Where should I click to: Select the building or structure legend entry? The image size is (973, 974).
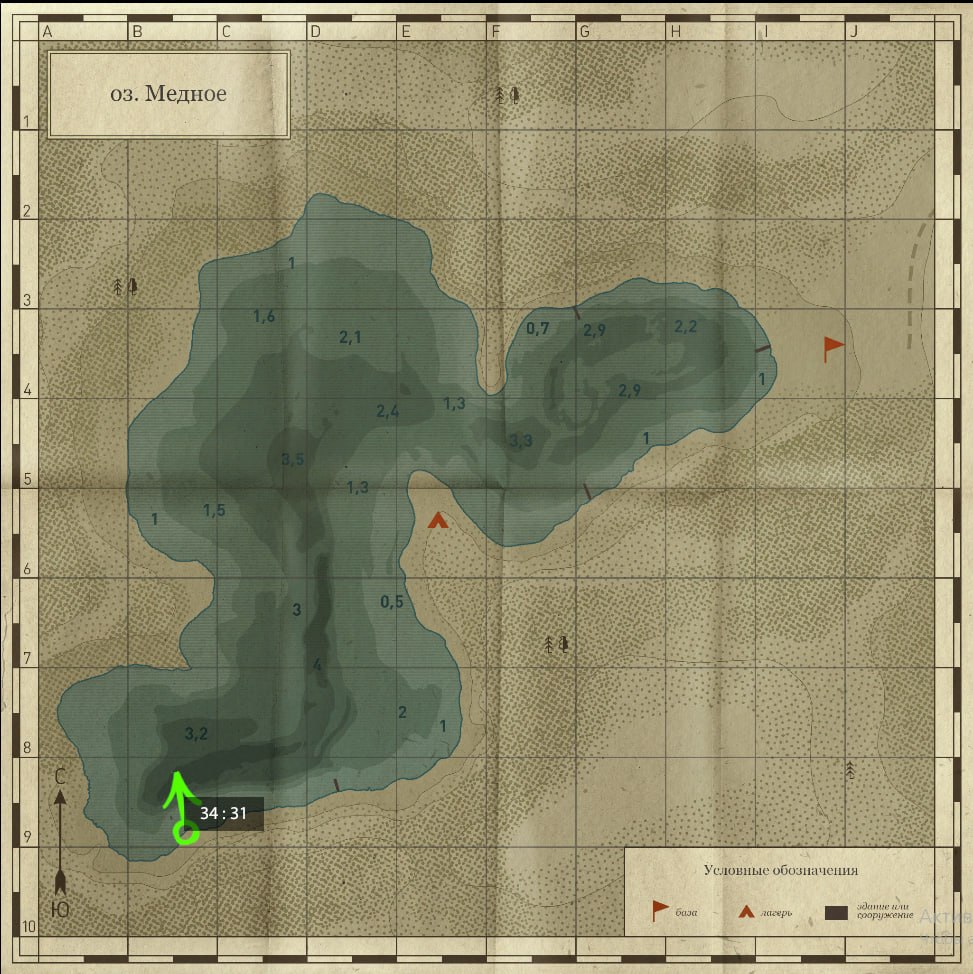[868, 911]
